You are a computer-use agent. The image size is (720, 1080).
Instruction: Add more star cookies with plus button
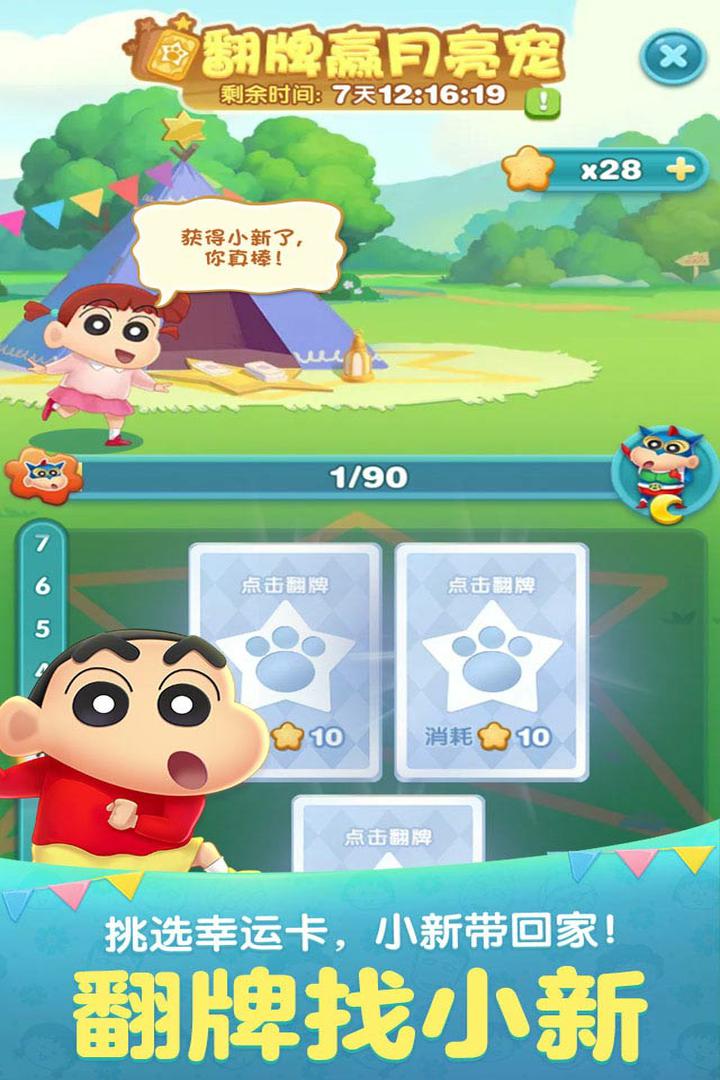tap(681, 169)
